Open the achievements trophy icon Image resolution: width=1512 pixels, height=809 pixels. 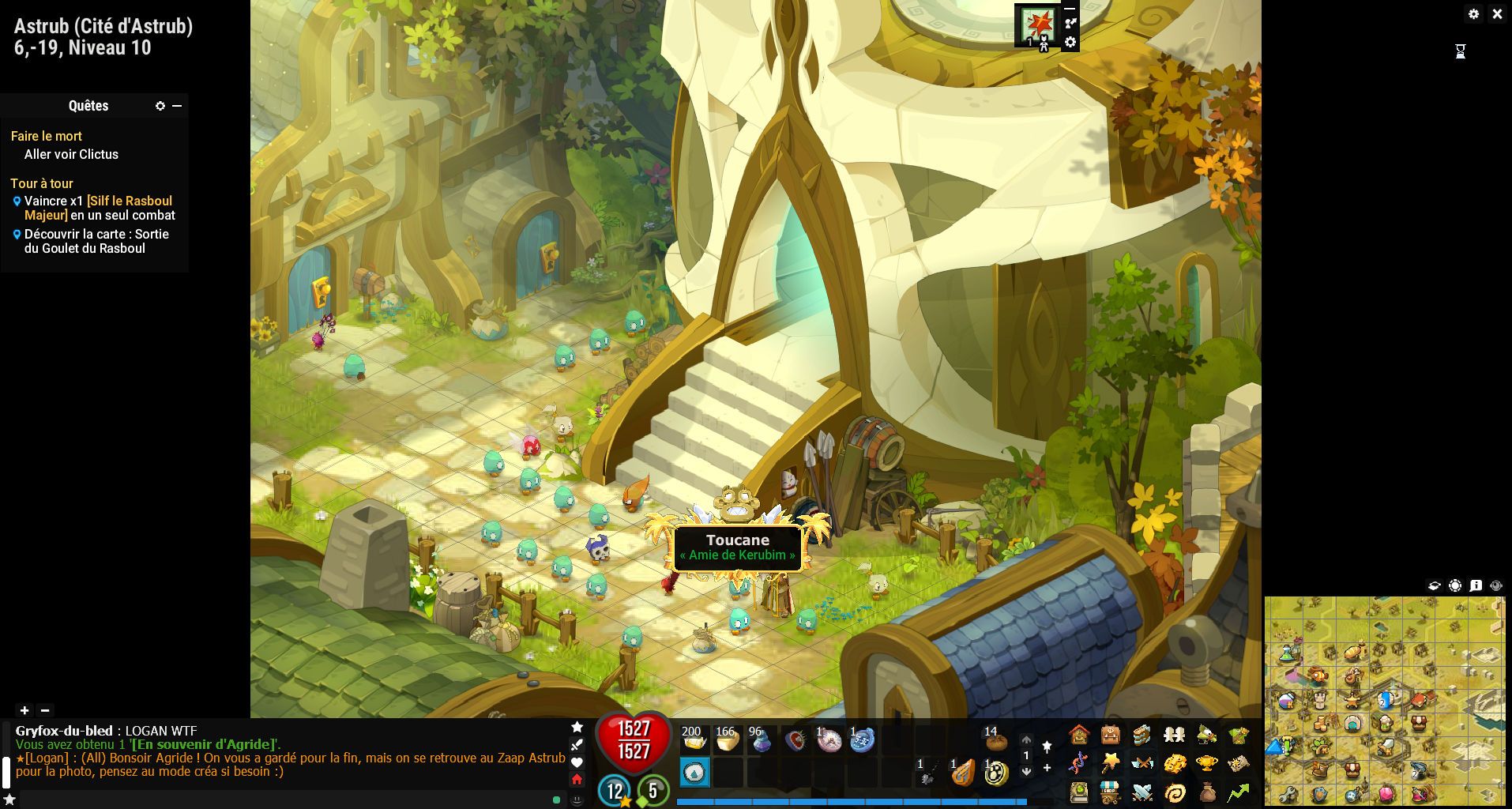tap(1206, 764)
